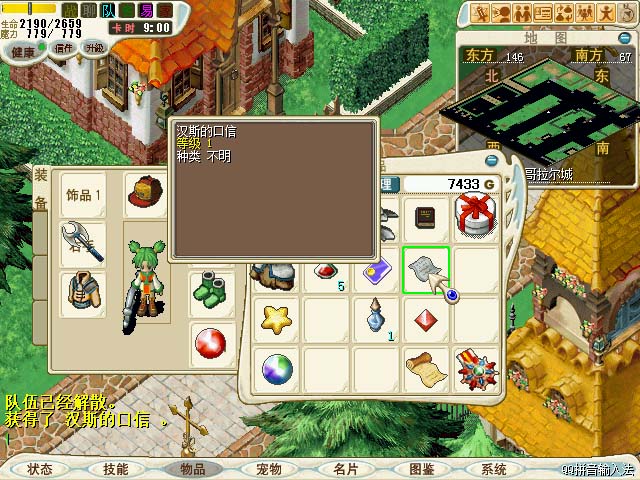This screenshot has height=480, width=640.
Task: Select the highlighted grey letter item
Action: tap(425, 270)
